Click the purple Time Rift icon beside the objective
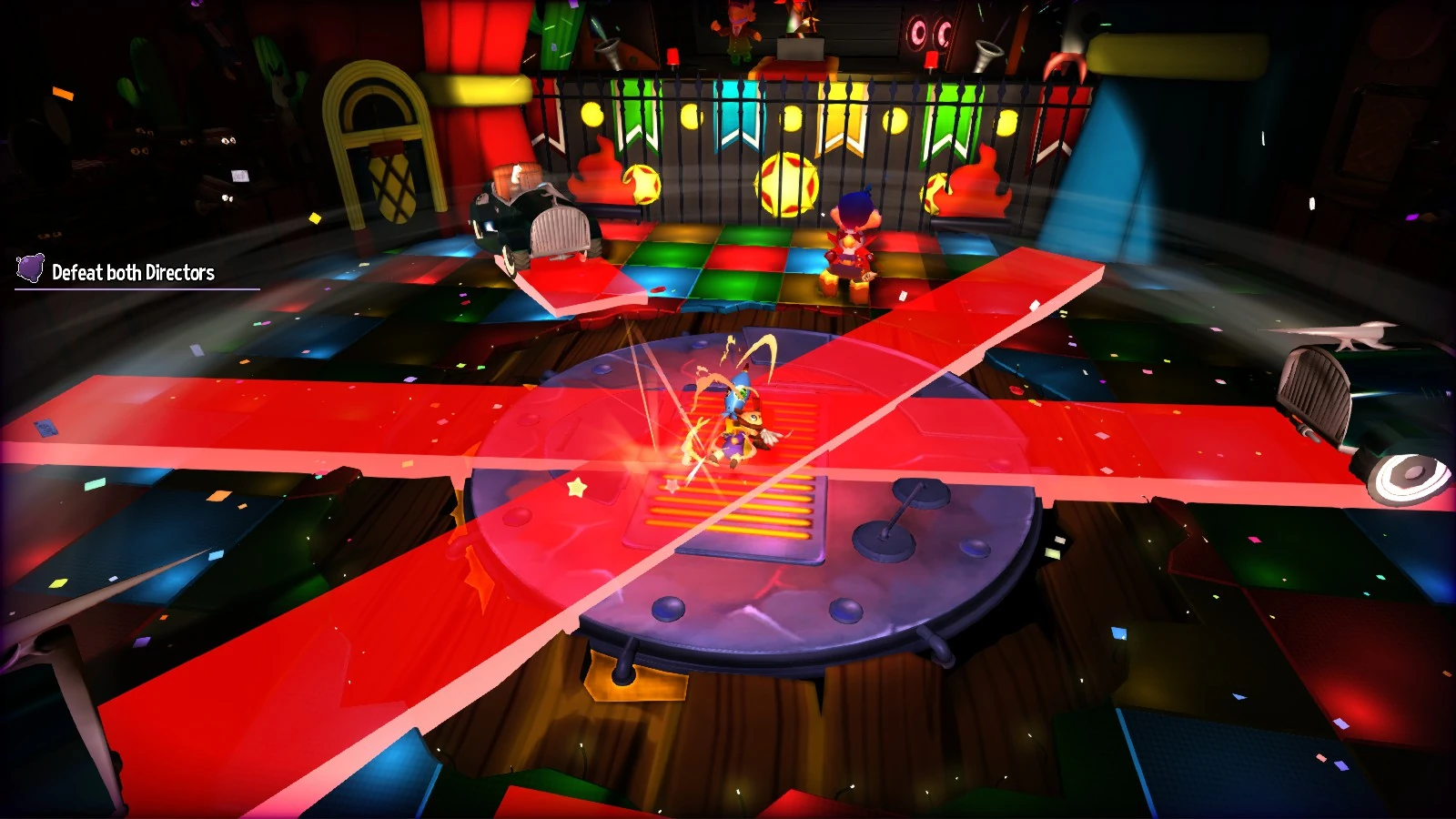Viewport: 1456px width, 819px height. point(30,268)
